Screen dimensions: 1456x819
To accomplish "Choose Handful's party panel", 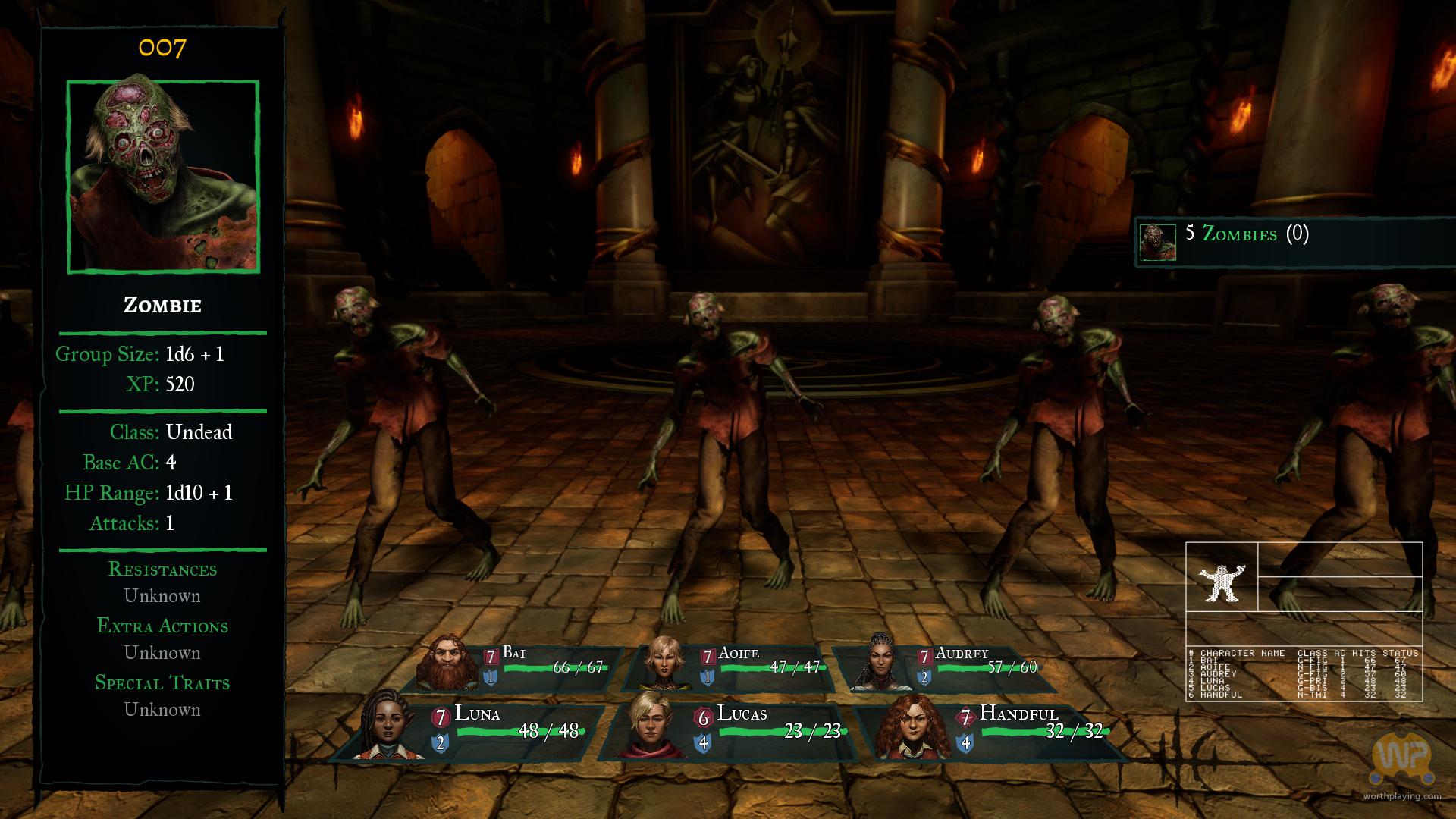I will tap(993, 730).
